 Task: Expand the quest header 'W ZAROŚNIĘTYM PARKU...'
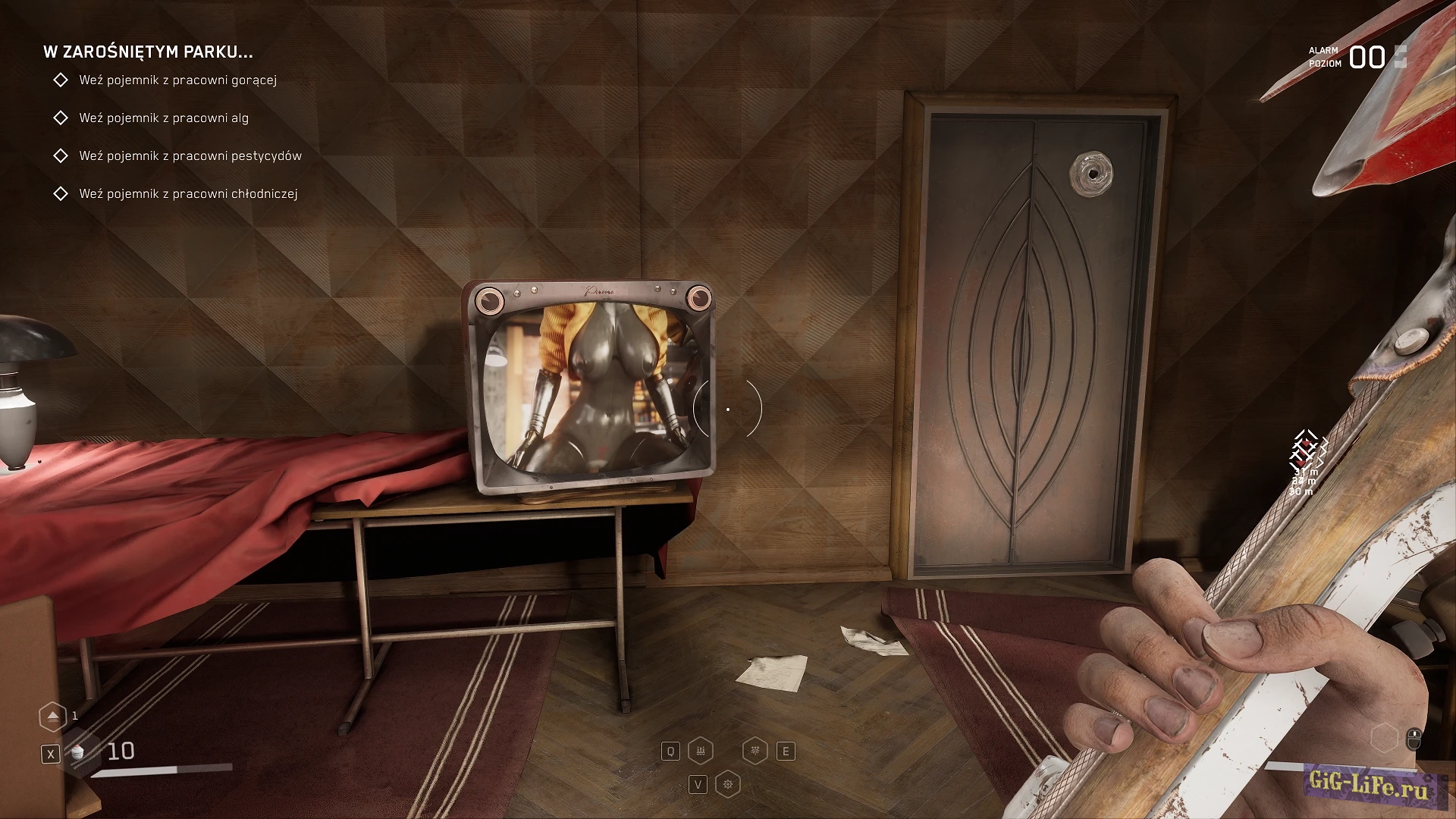pos(149,53)
